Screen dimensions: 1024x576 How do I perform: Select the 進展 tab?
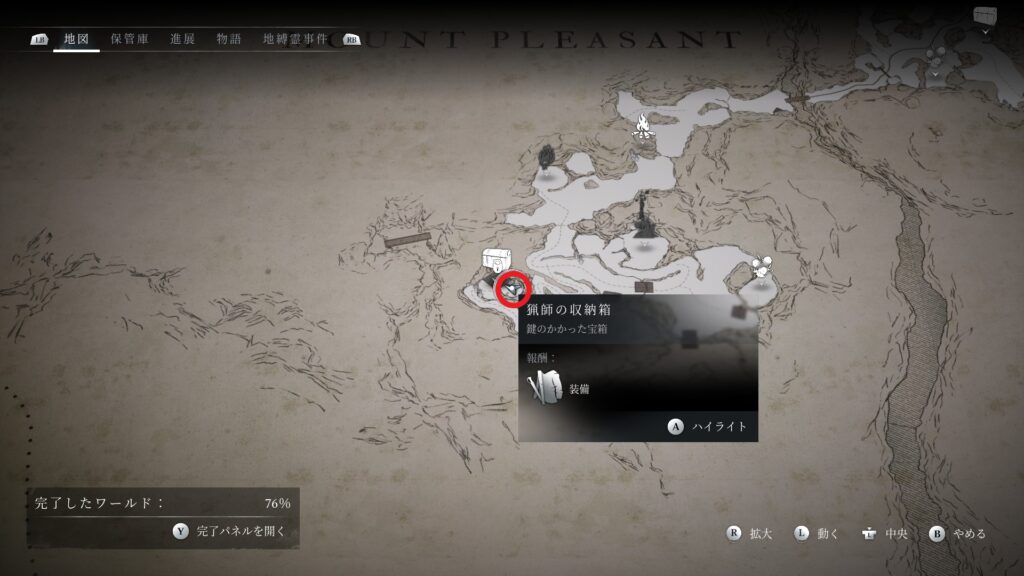pos(182,39)
